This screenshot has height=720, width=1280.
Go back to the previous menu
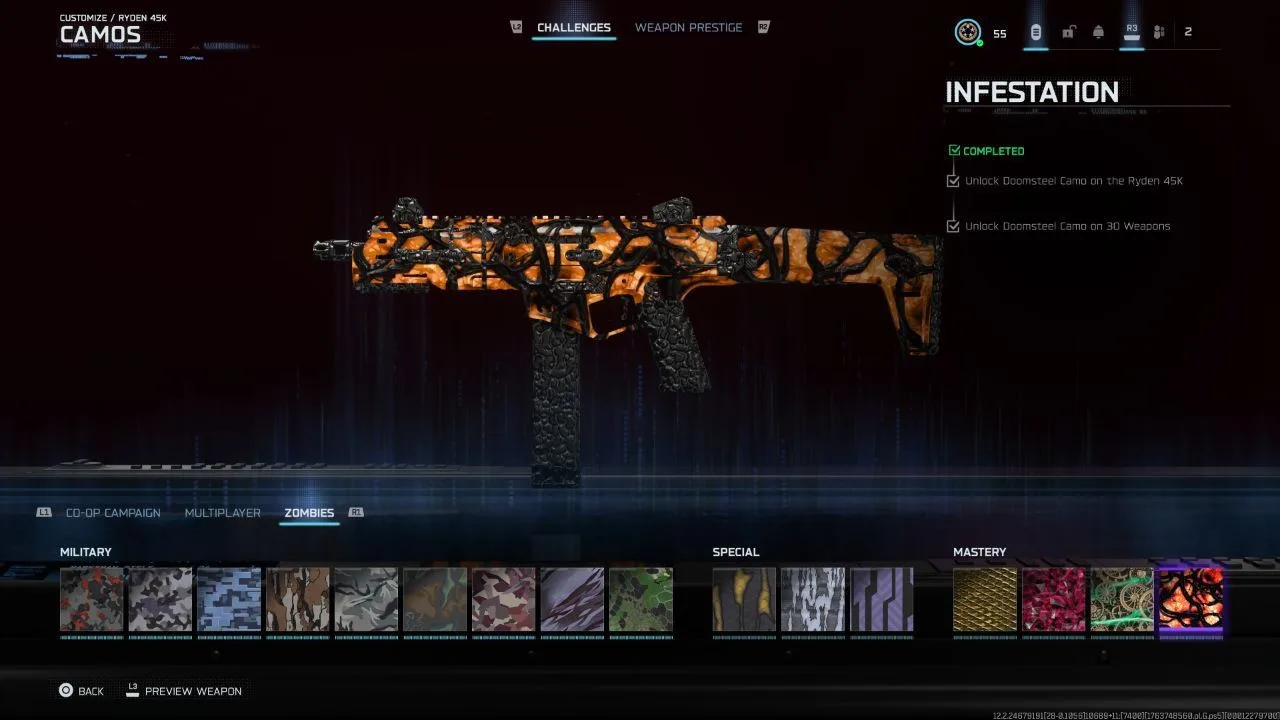click(x=81, y=691)
